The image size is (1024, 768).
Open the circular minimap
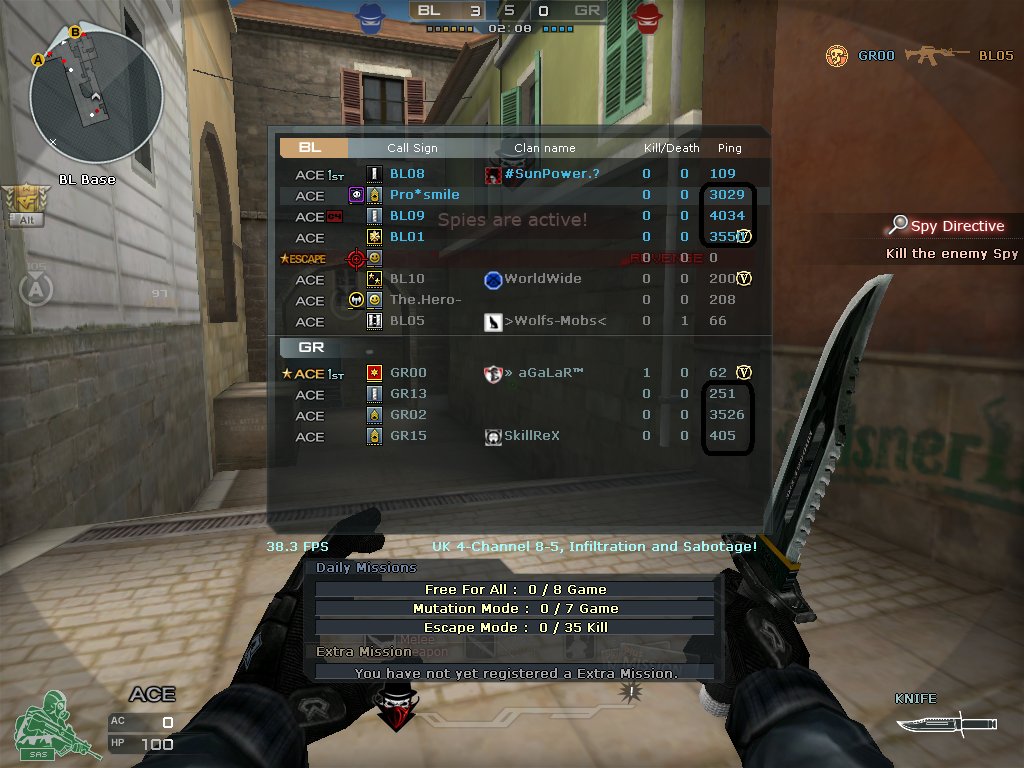pyautogui.click(x=96, y=97)
